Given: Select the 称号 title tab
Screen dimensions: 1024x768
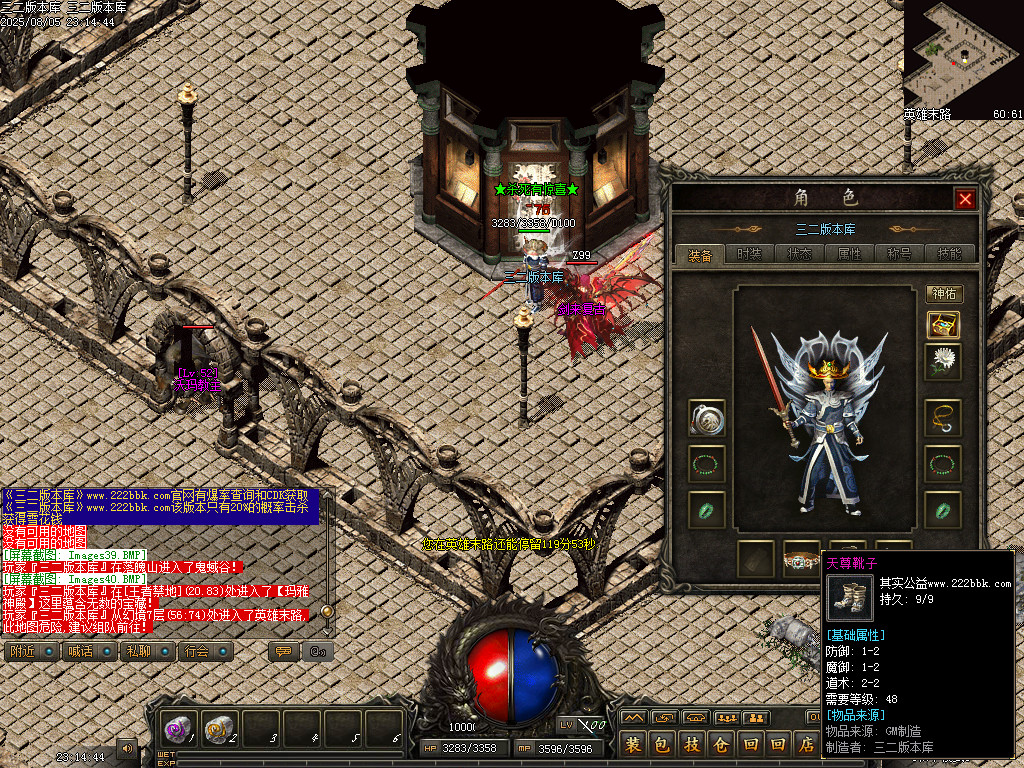Looking at the screenshot, I should pos(899,254).
